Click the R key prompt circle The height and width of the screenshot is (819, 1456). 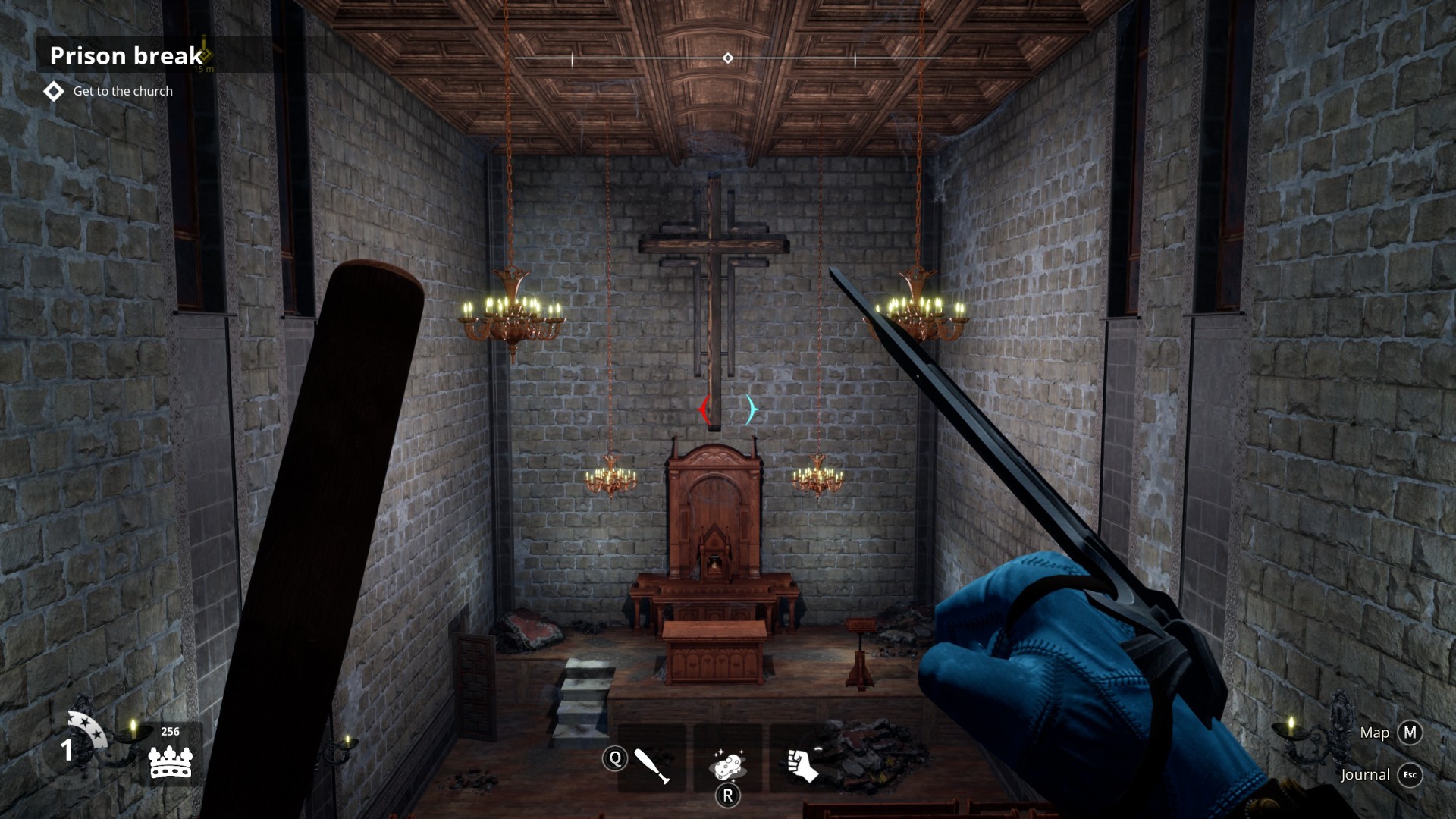729,795
